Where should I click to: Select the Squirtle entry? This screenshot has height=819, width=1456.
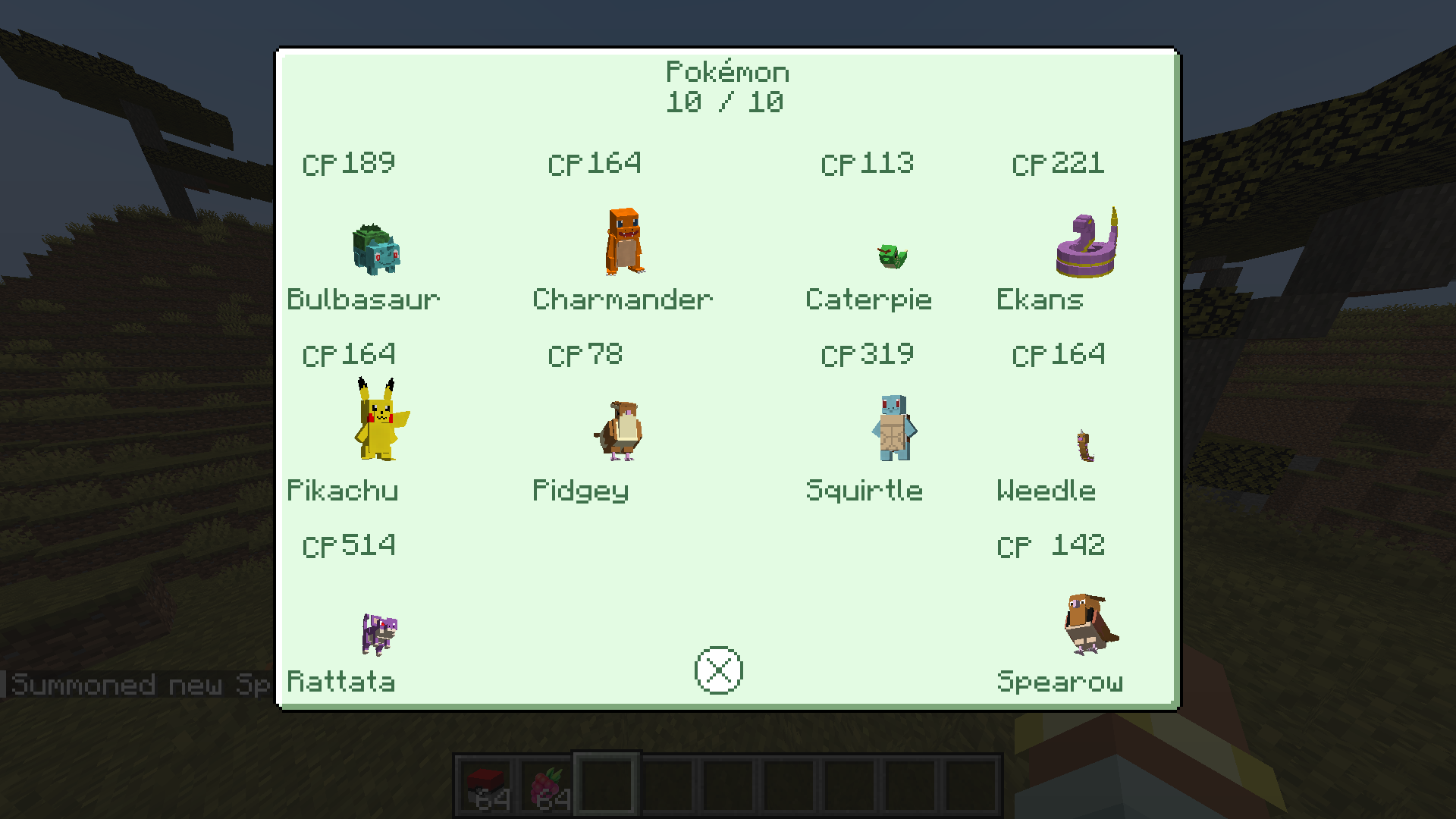[x=894, y=428]
